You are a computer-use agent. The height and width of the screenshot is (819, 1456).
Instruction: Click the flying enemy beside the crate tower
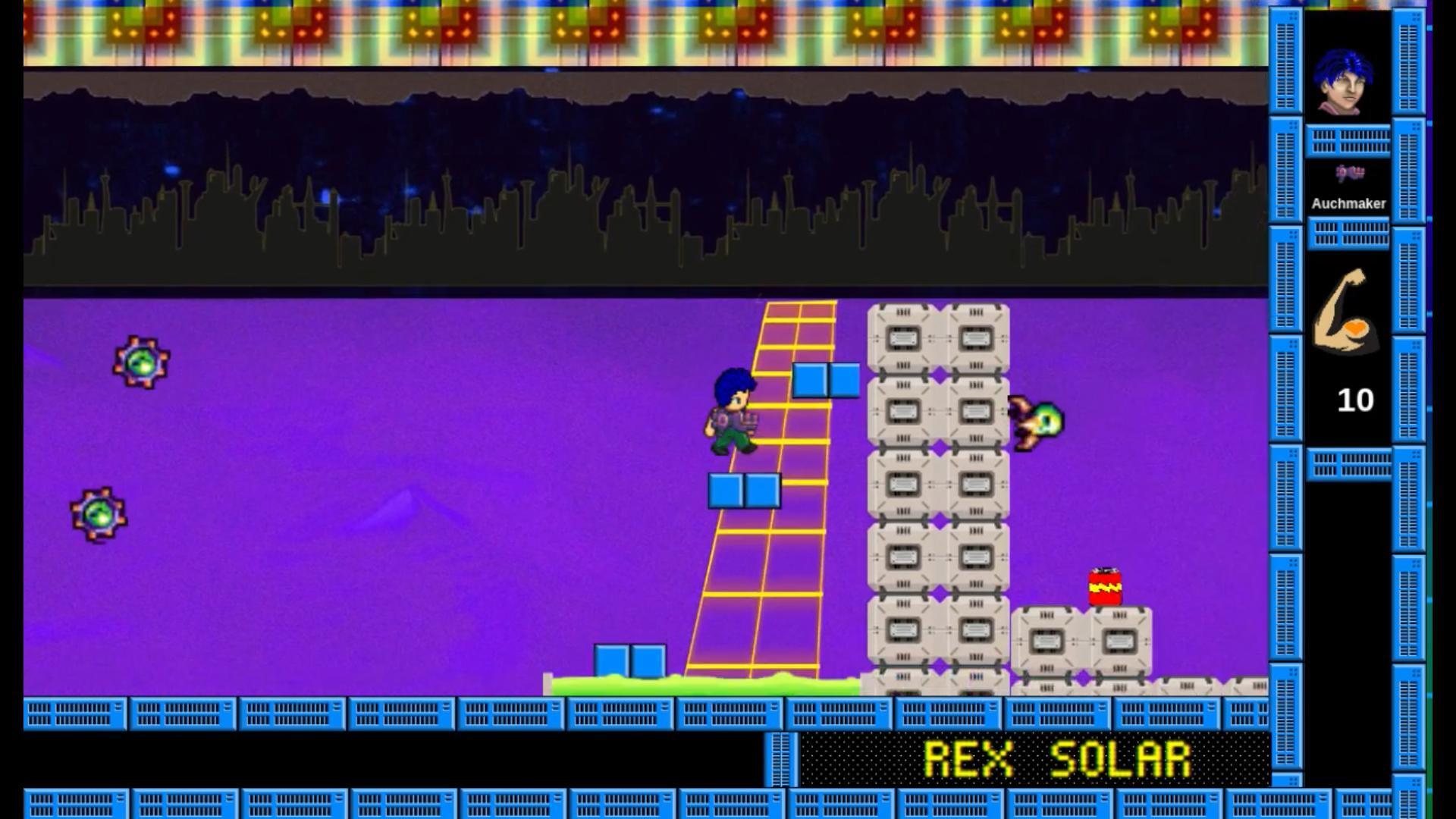tap(1037, 422)
